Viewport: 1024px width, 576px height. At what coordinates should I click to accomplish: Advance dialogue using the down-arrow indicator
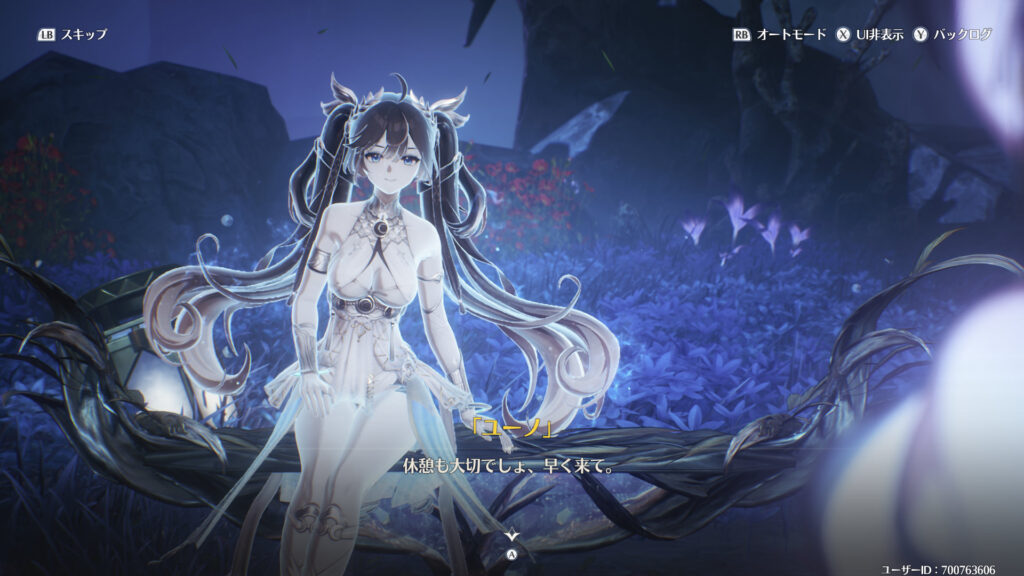(x=512, y=537)
